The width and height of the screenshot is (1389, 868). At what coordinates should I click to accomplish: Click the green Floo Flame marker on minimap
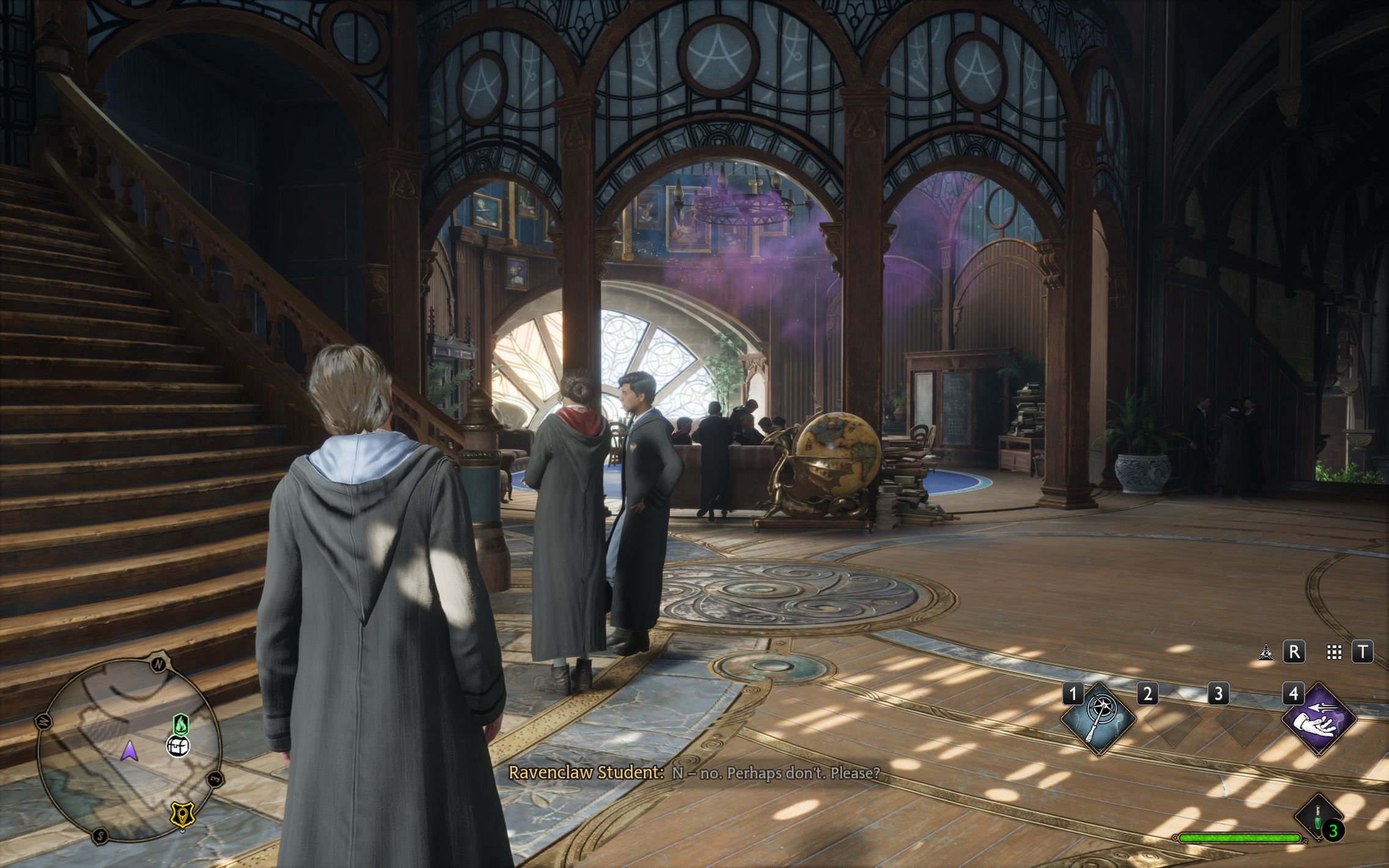click(x=180, y=725)
